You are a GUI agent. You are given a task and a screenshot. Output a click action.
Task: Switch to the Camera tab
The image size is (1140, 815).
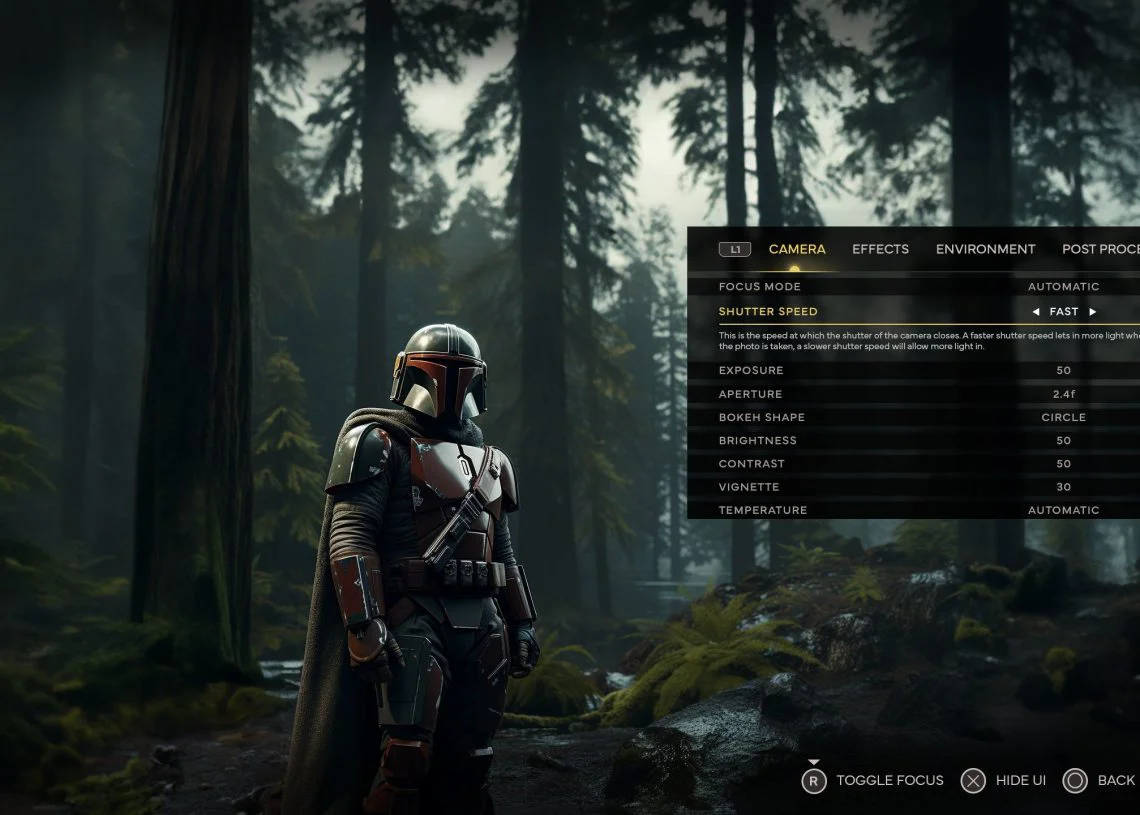click(797, 249)
